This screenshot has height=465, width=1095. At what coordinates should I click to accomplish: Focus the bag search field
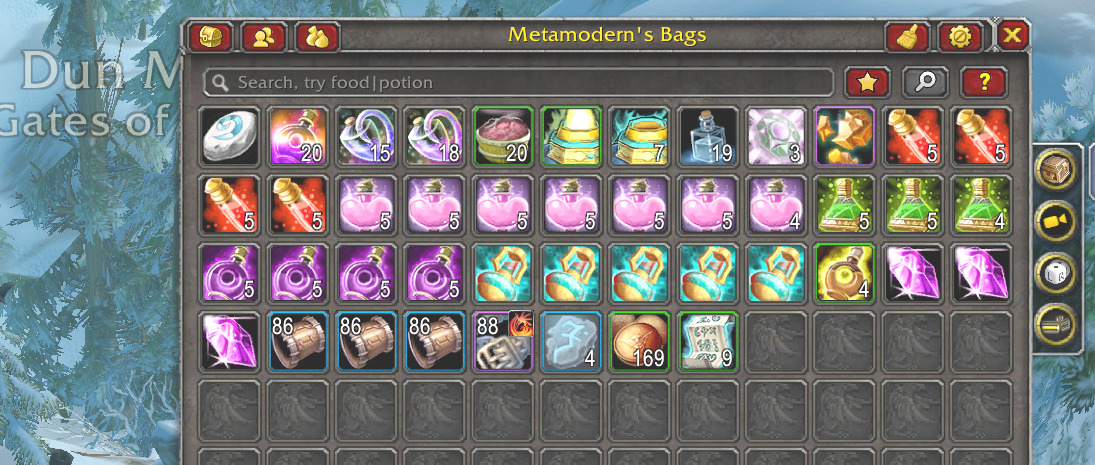click(x=518, y=82)
